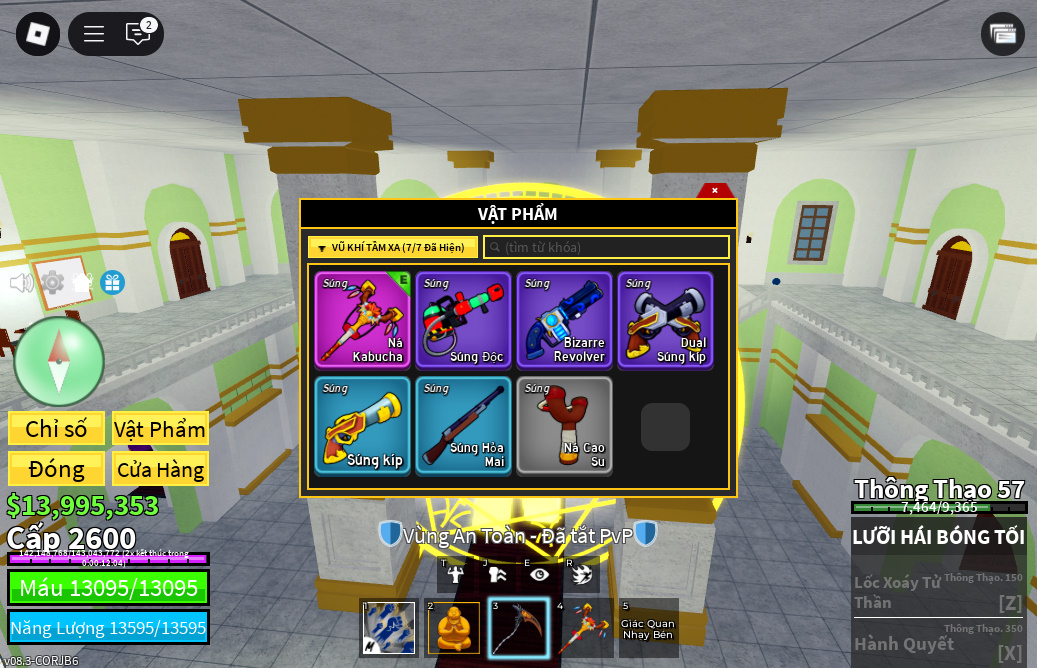1037x668 pixels.
Task: Select the Súng Kíp flintlock item
Action: [362, 424]
